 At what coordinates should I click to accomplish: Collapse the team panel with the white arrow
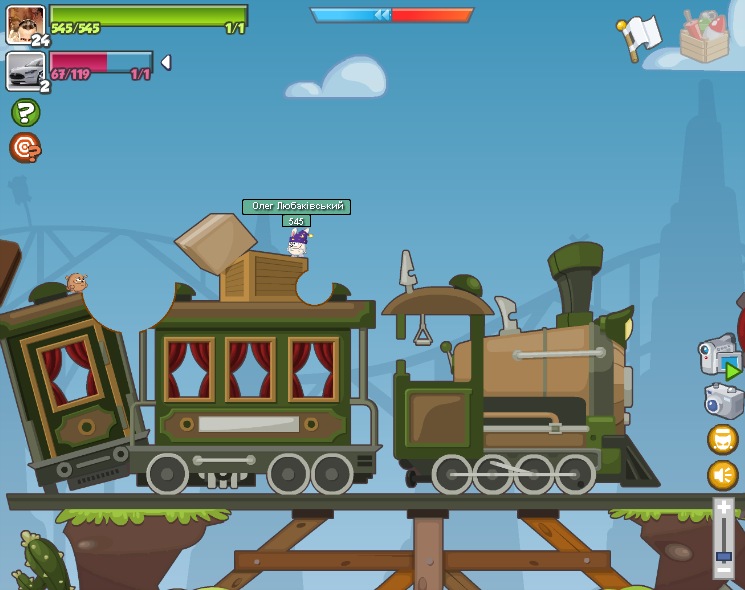166,62
